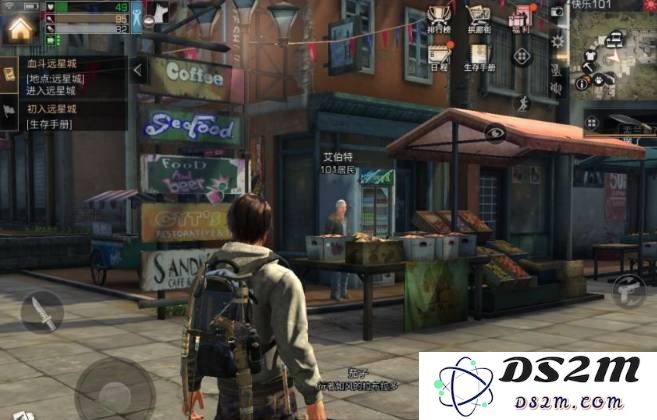657x420 pixels.
Task: Toggle the running sprint icon
Action: [x=521, y=102]
